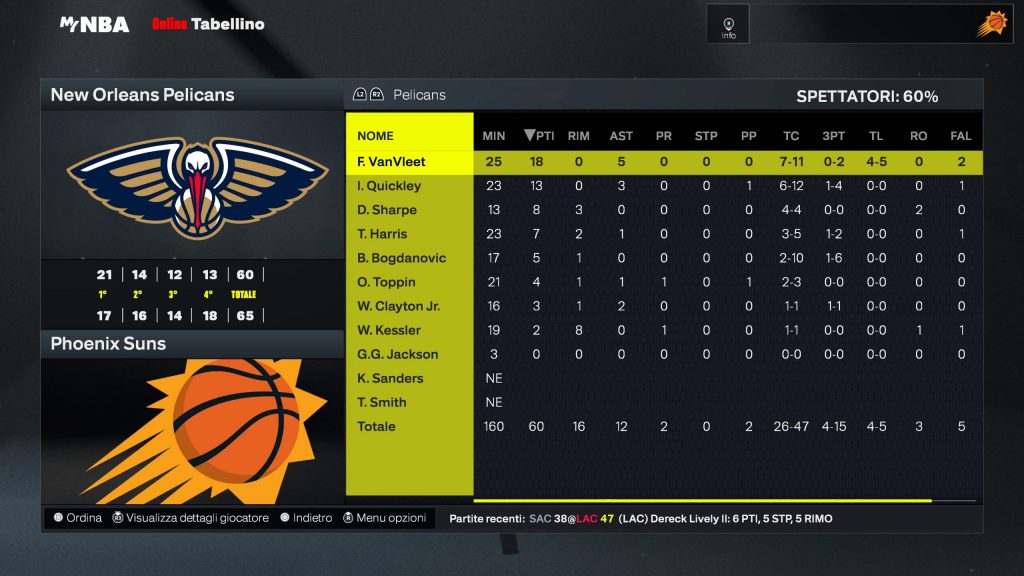Viewport: 1024px width, 576px height.
Task: Sort by the 3PT column header
Action: pos(833,136)
